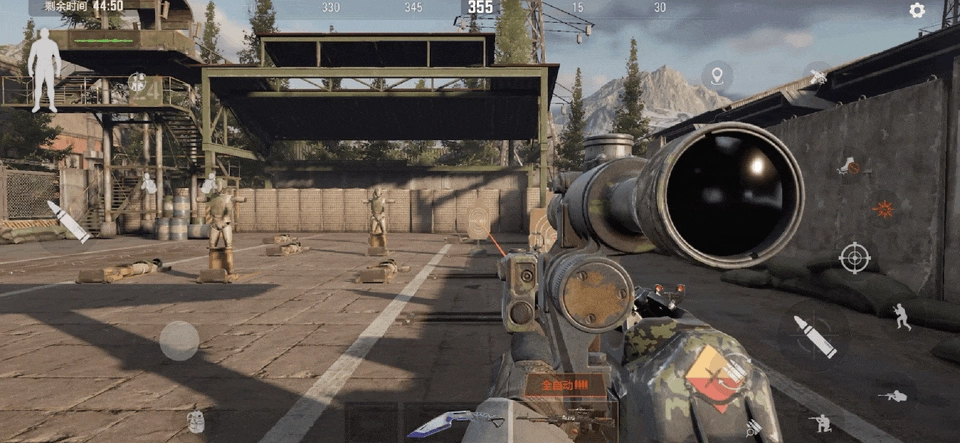
Task: Toggle the full-auto fire mode label
Action: point(565,383)
